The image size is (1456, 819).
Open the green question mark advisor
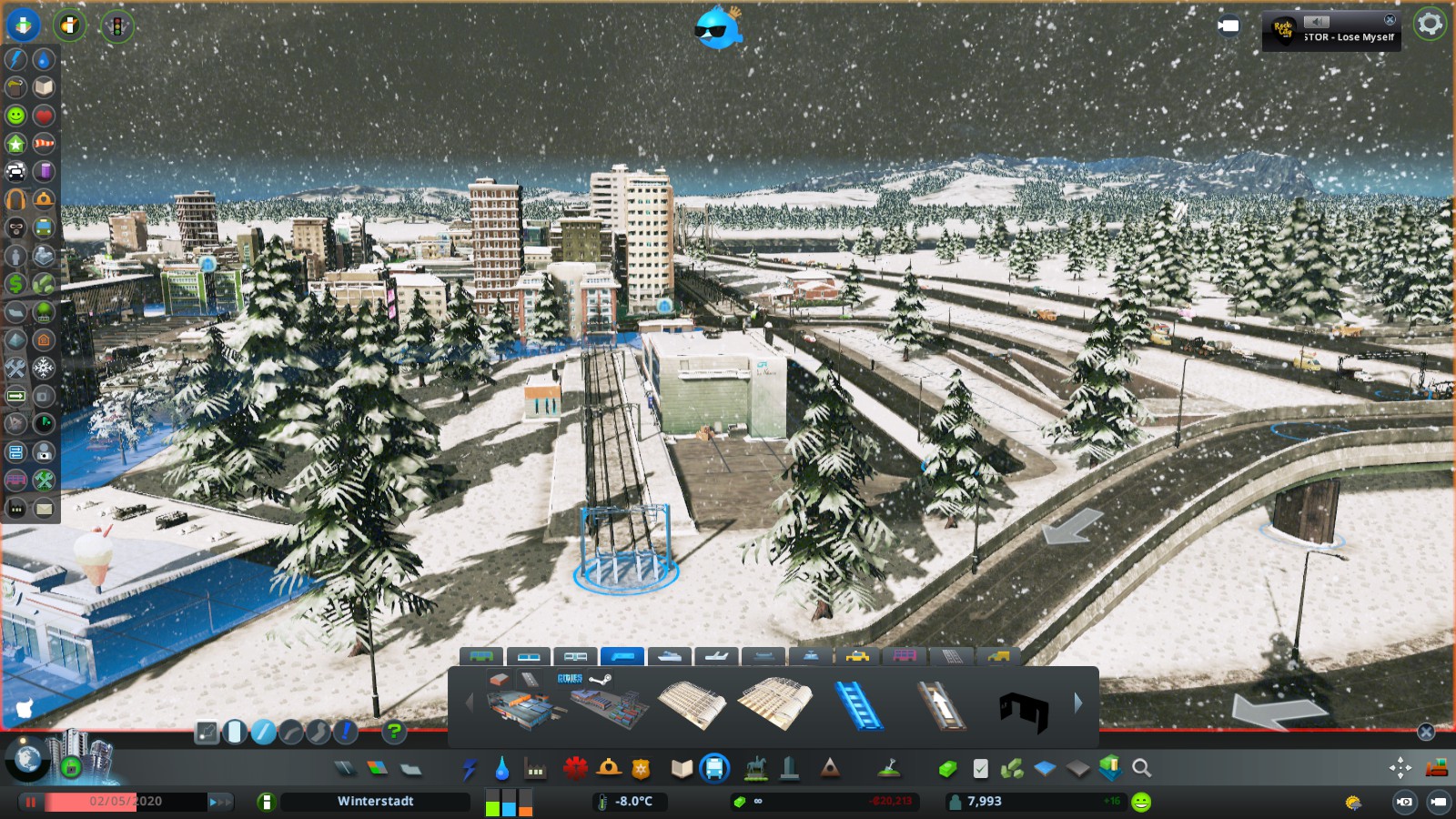pos(393,731)
